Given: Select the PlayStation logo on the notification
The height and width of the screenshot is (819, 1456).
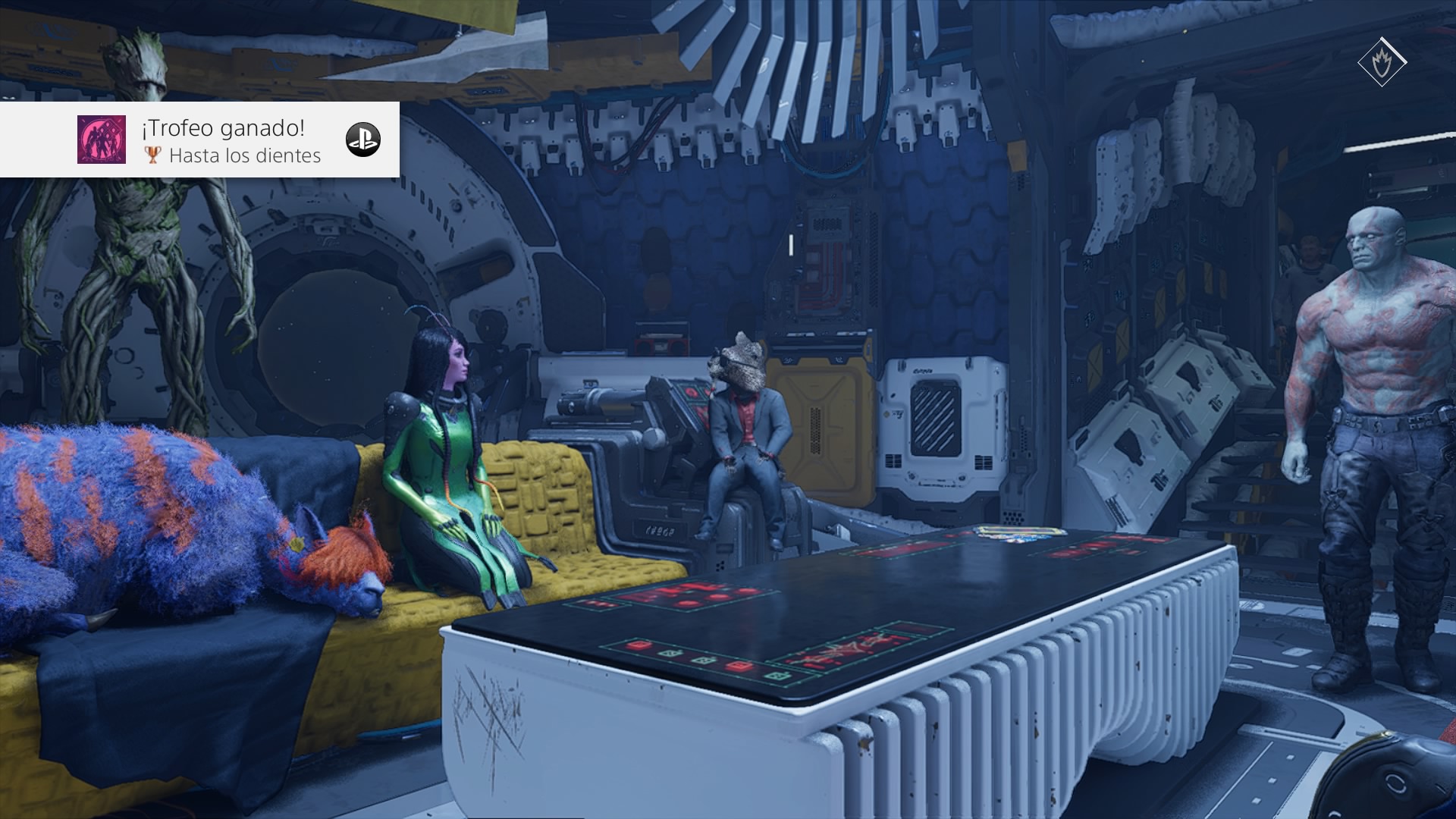Looking at the screenshot, I should pos(362,140).
